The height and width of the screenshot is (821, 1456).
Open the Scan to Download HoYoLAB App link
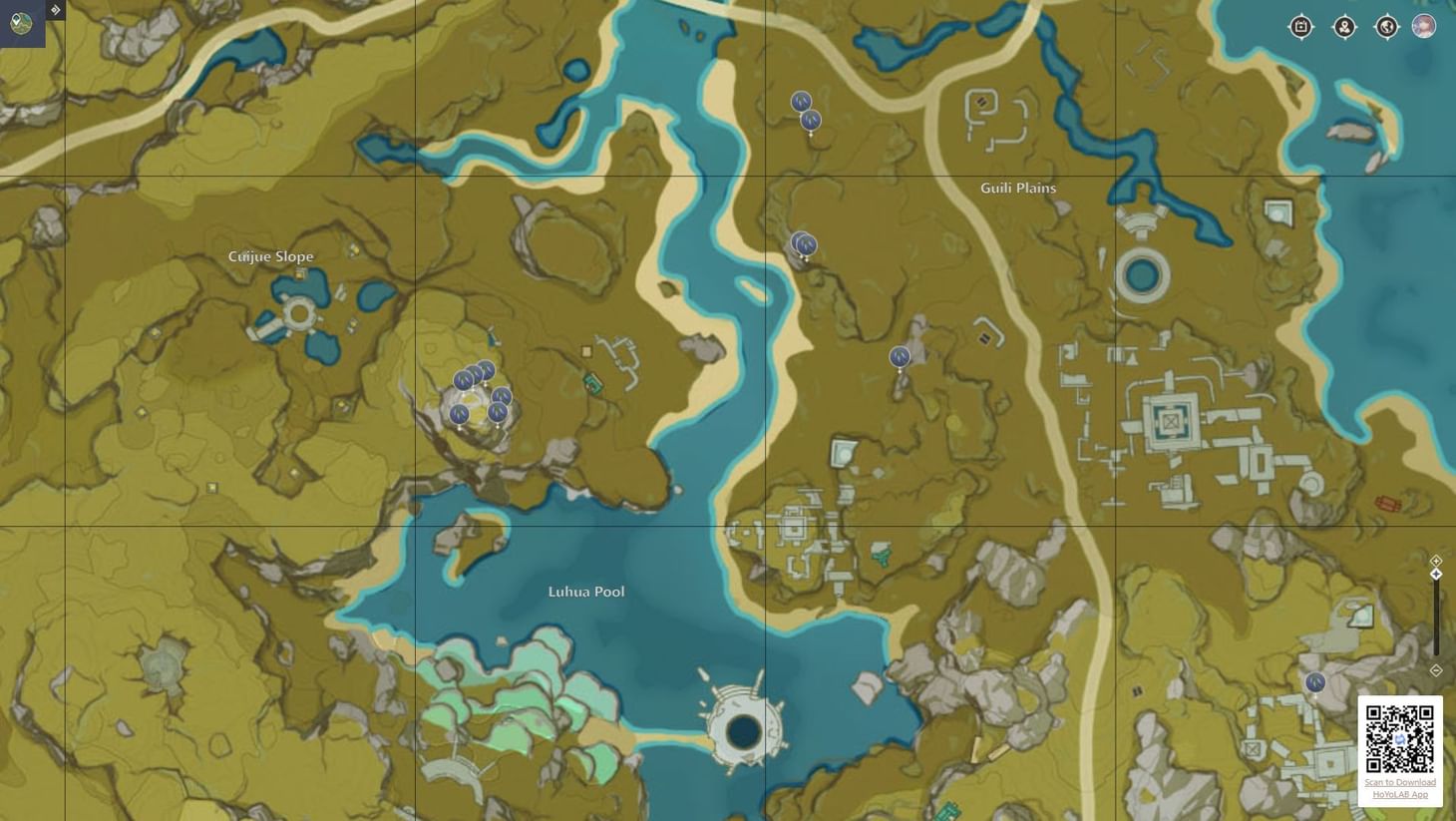[x=1399, y=788]
